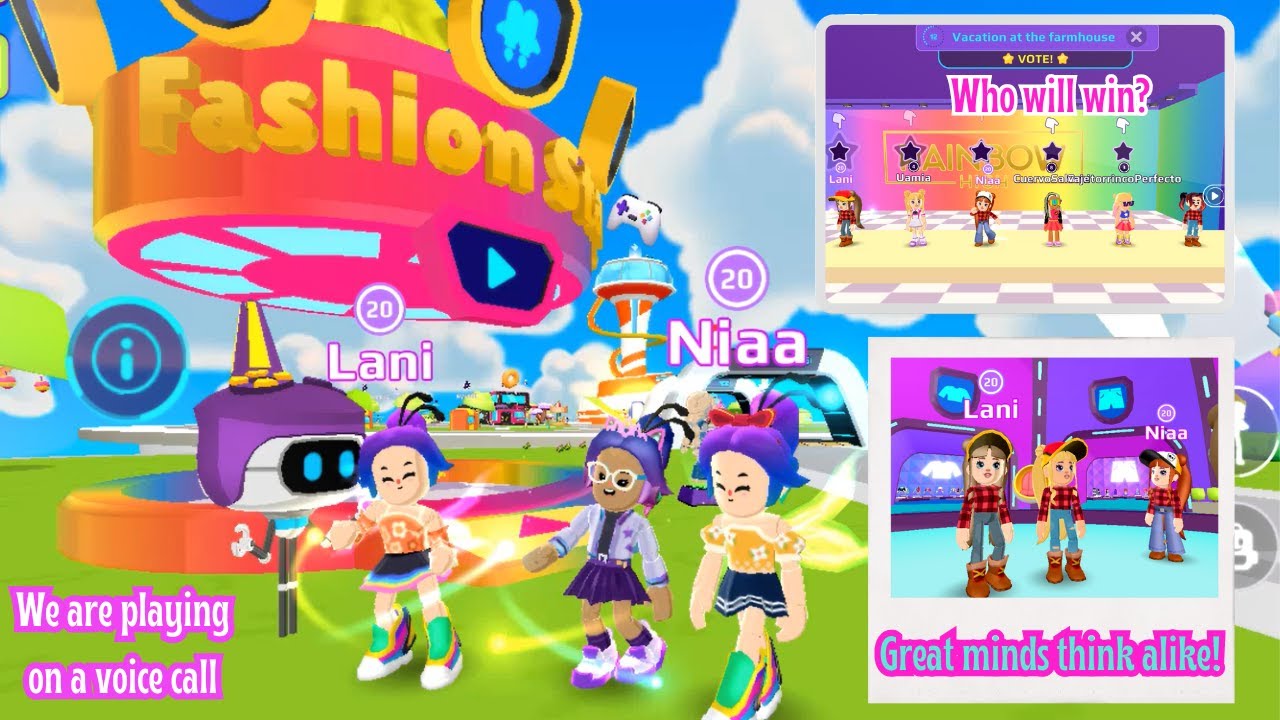
Task: Tap the shirt wardrobe icon above Lani's name
Action: tap(954, 394)
